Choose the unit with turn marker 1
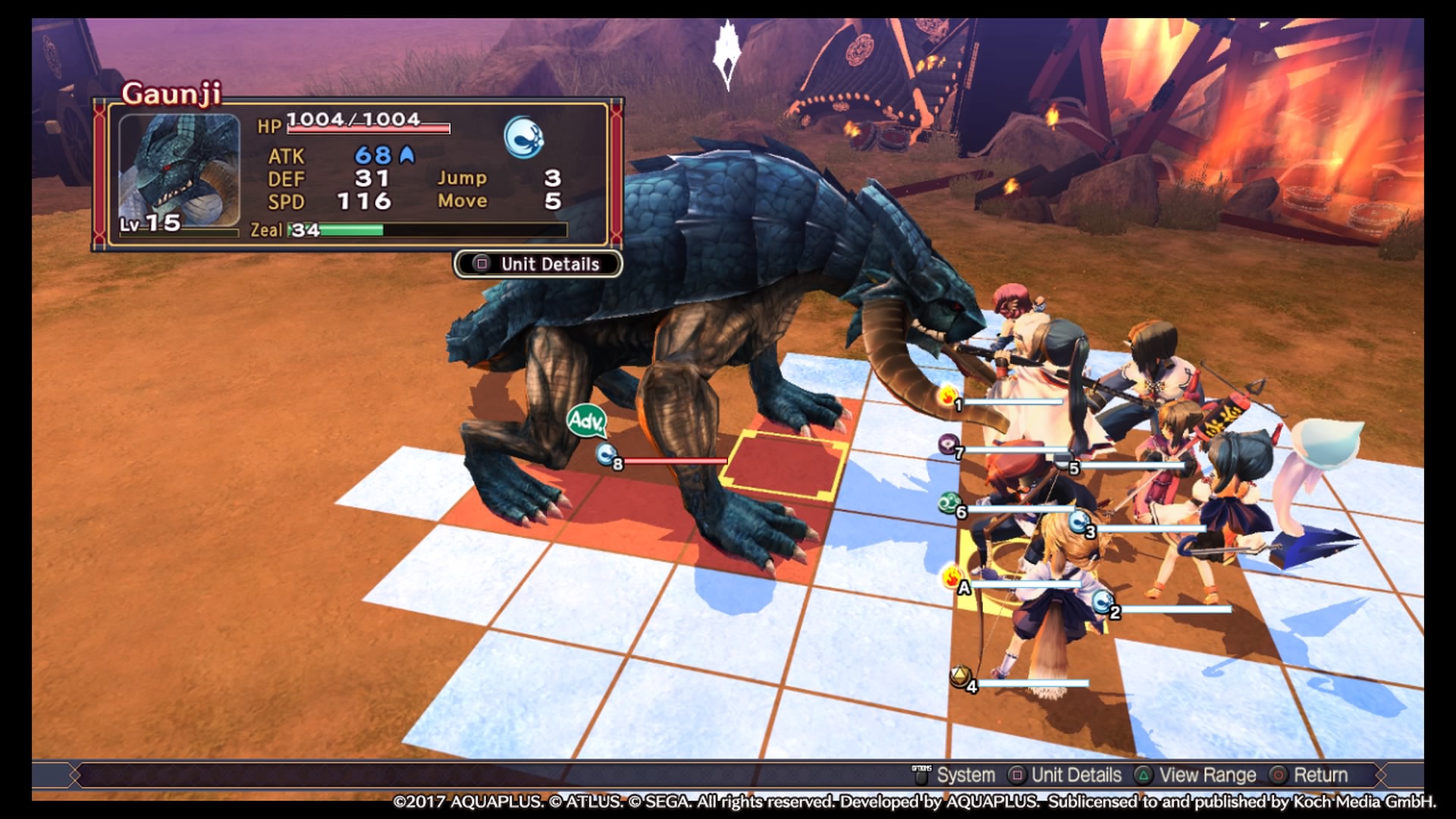 point(950,398)
